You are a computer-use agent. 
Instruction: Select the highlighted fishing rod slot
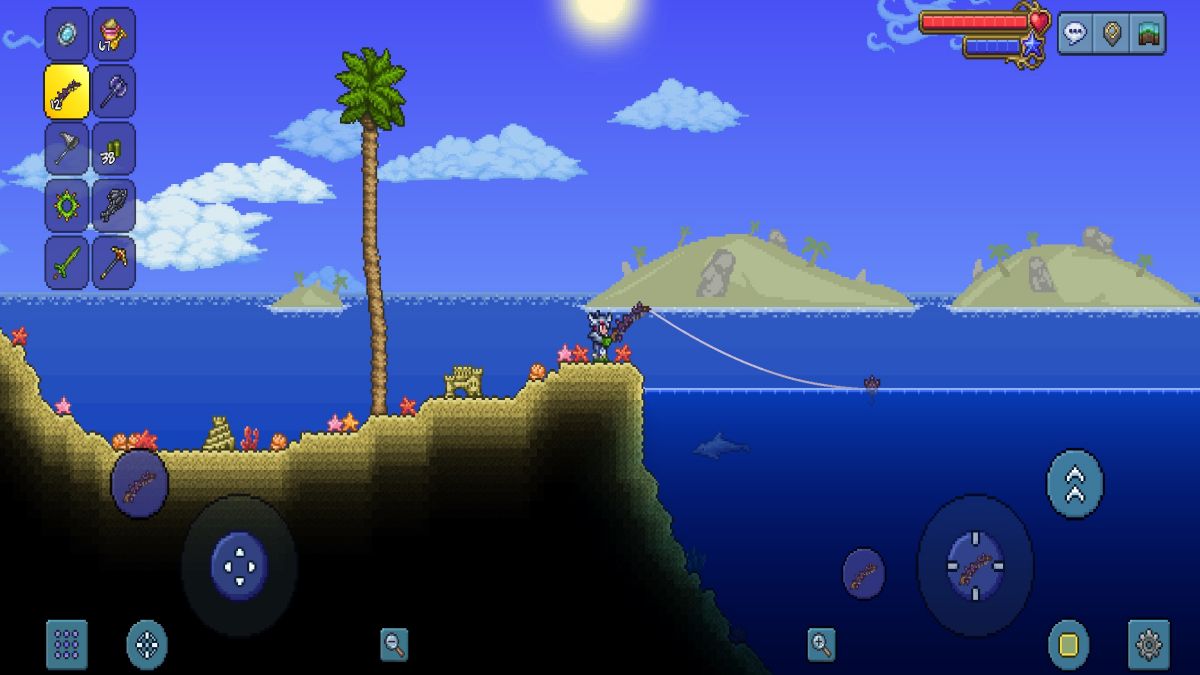coord(67,91)
